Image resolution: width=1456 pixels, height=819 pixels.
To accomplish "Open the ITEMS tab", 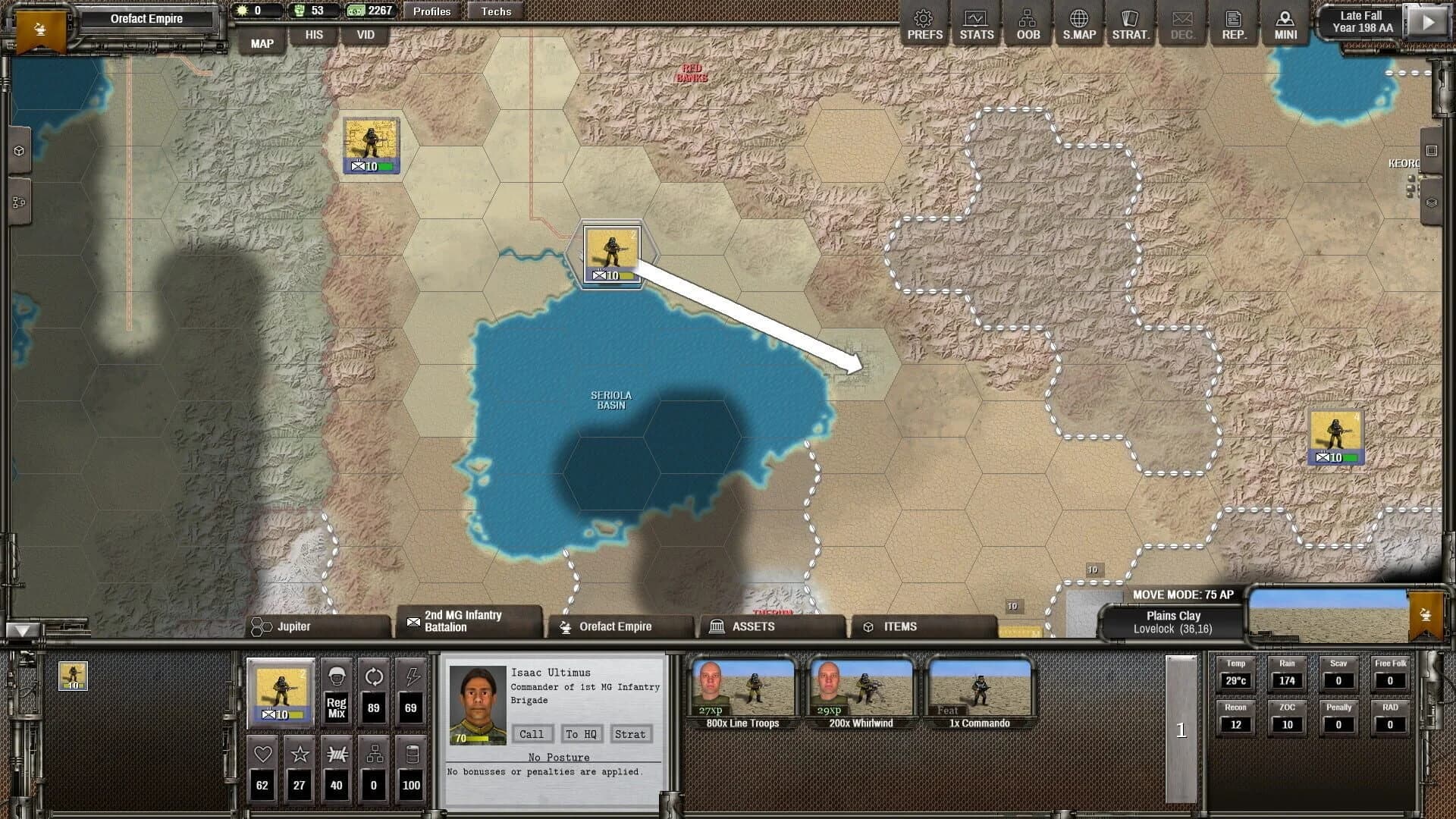I will [x=901, y=626].
